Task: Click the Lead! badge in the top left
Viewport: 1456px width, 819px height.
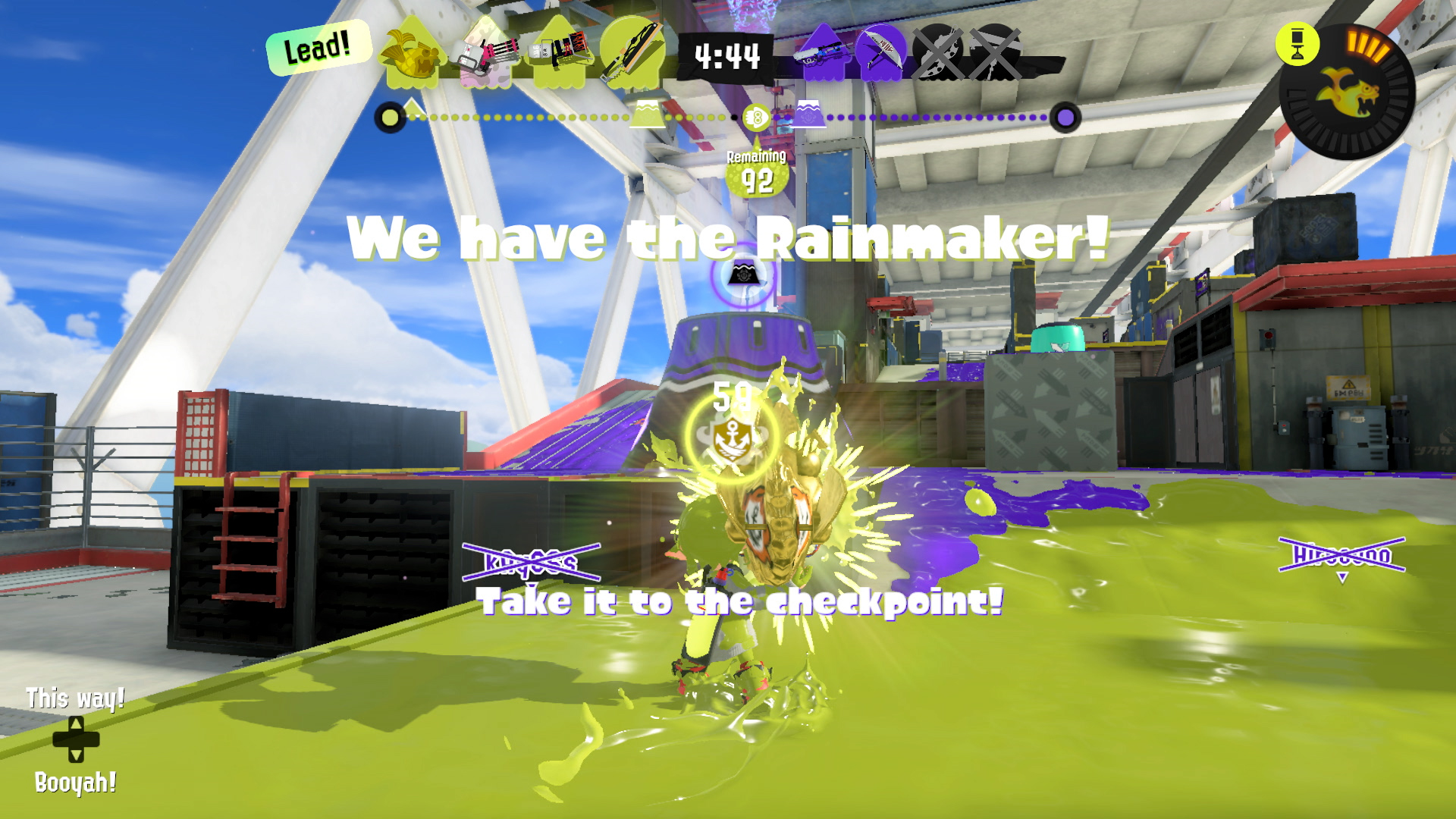Action: click(318, 49)
